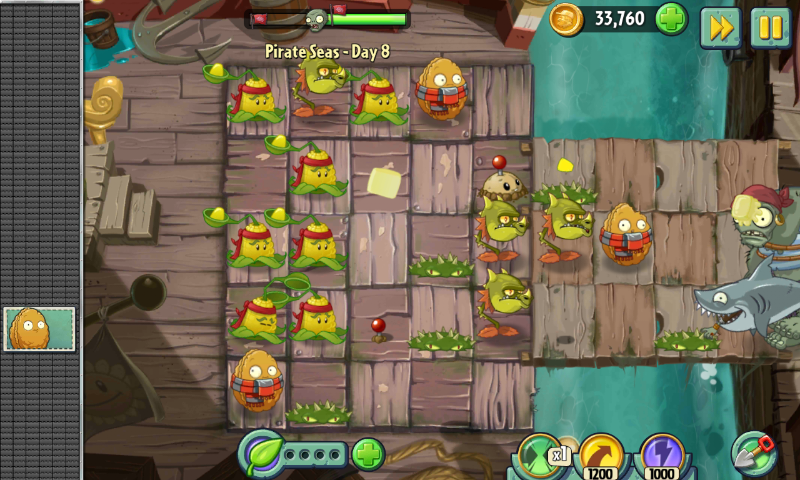Select the Wall-nut seed packet

click(40, 329)
